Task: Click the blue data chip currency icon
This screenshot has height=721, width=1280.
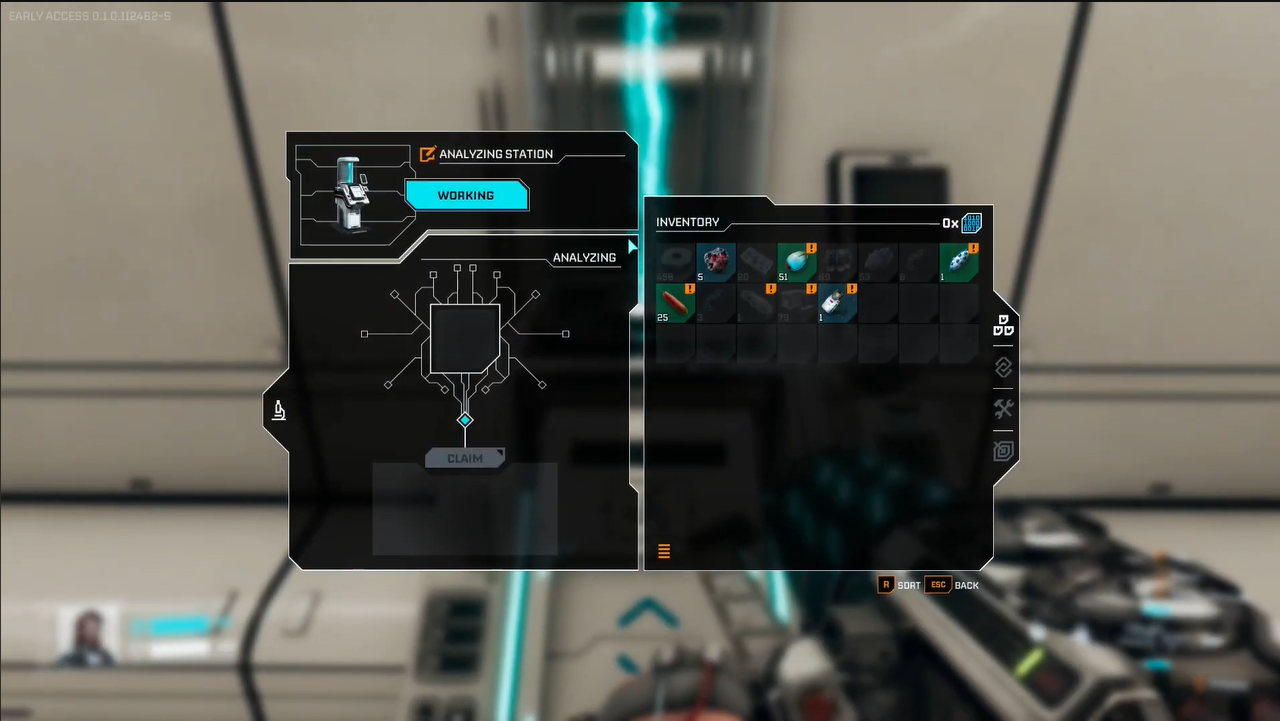Action: 971,223
